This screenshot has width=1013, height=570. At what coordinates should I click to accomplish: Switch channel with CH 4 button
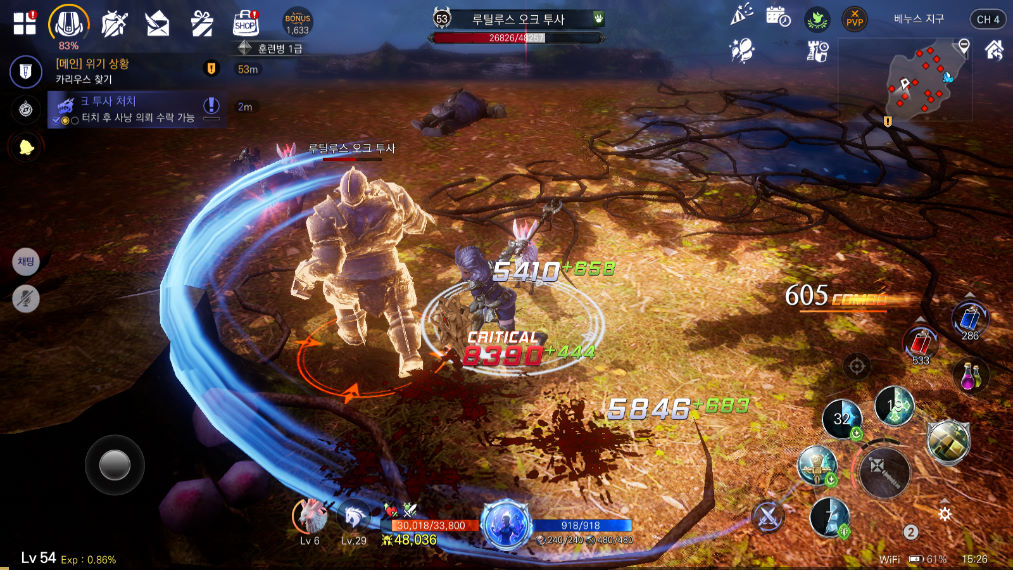[x=987, y=19]
